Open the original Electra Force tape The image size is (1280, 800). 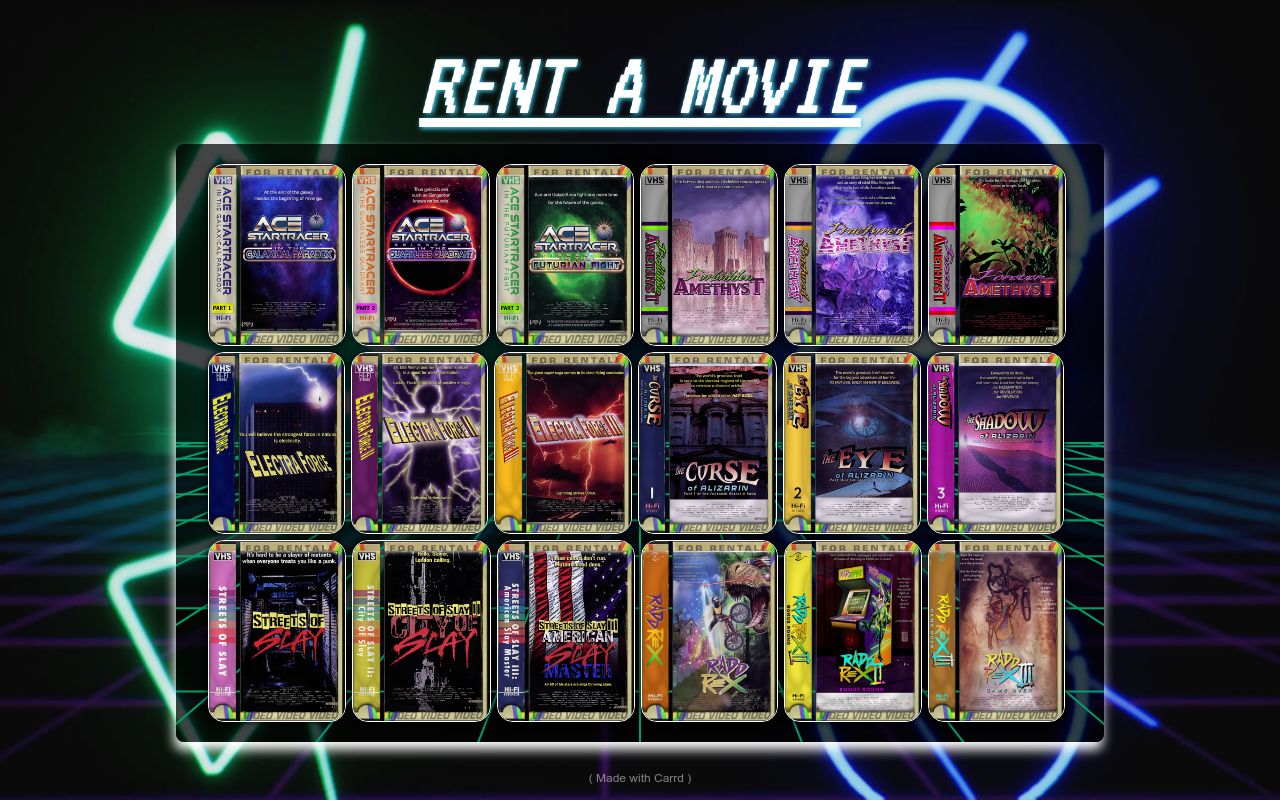275,442
